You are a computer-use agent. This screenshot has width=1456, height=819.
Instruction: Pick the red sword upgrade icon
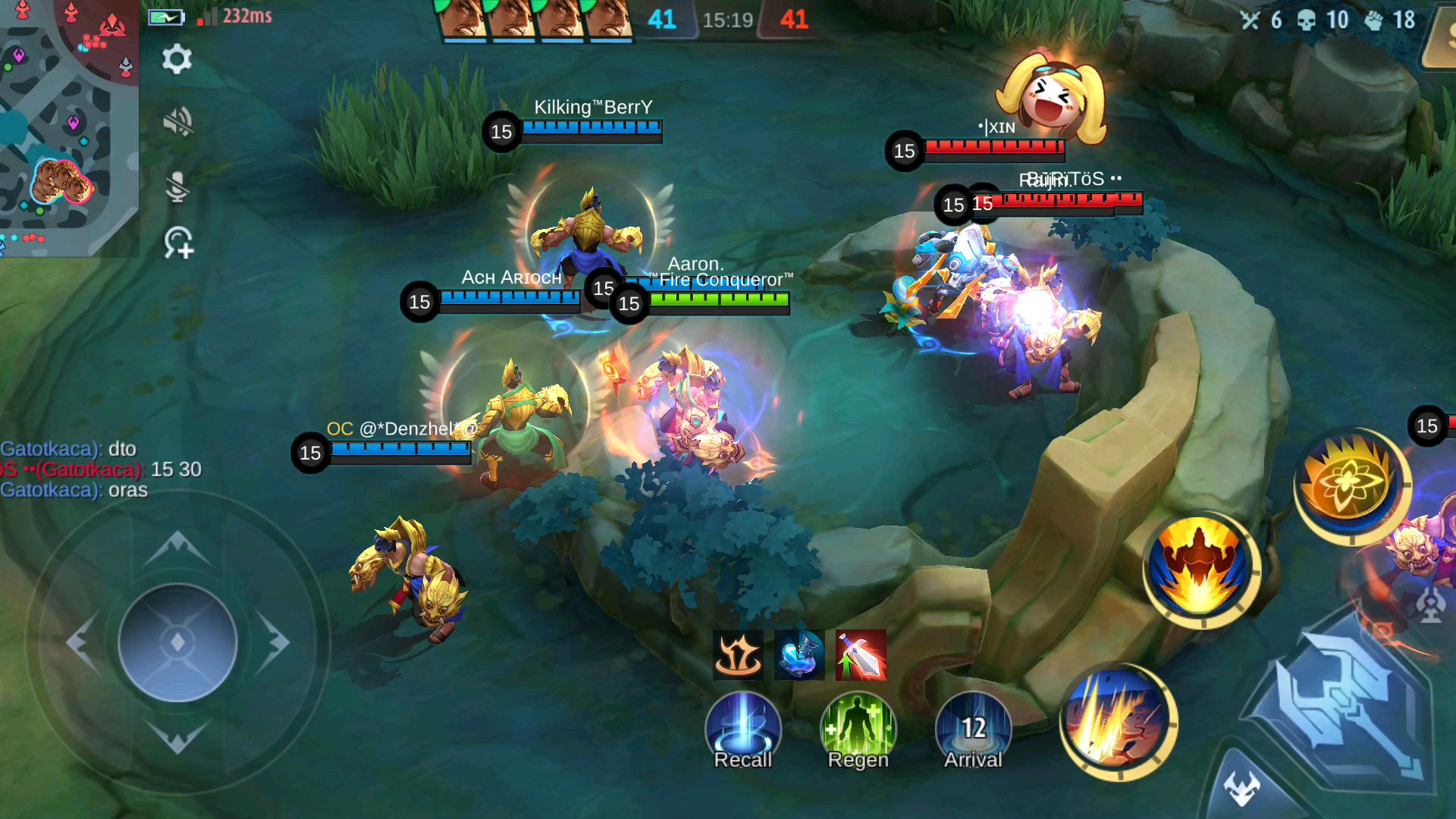click(x=861, y=654)
